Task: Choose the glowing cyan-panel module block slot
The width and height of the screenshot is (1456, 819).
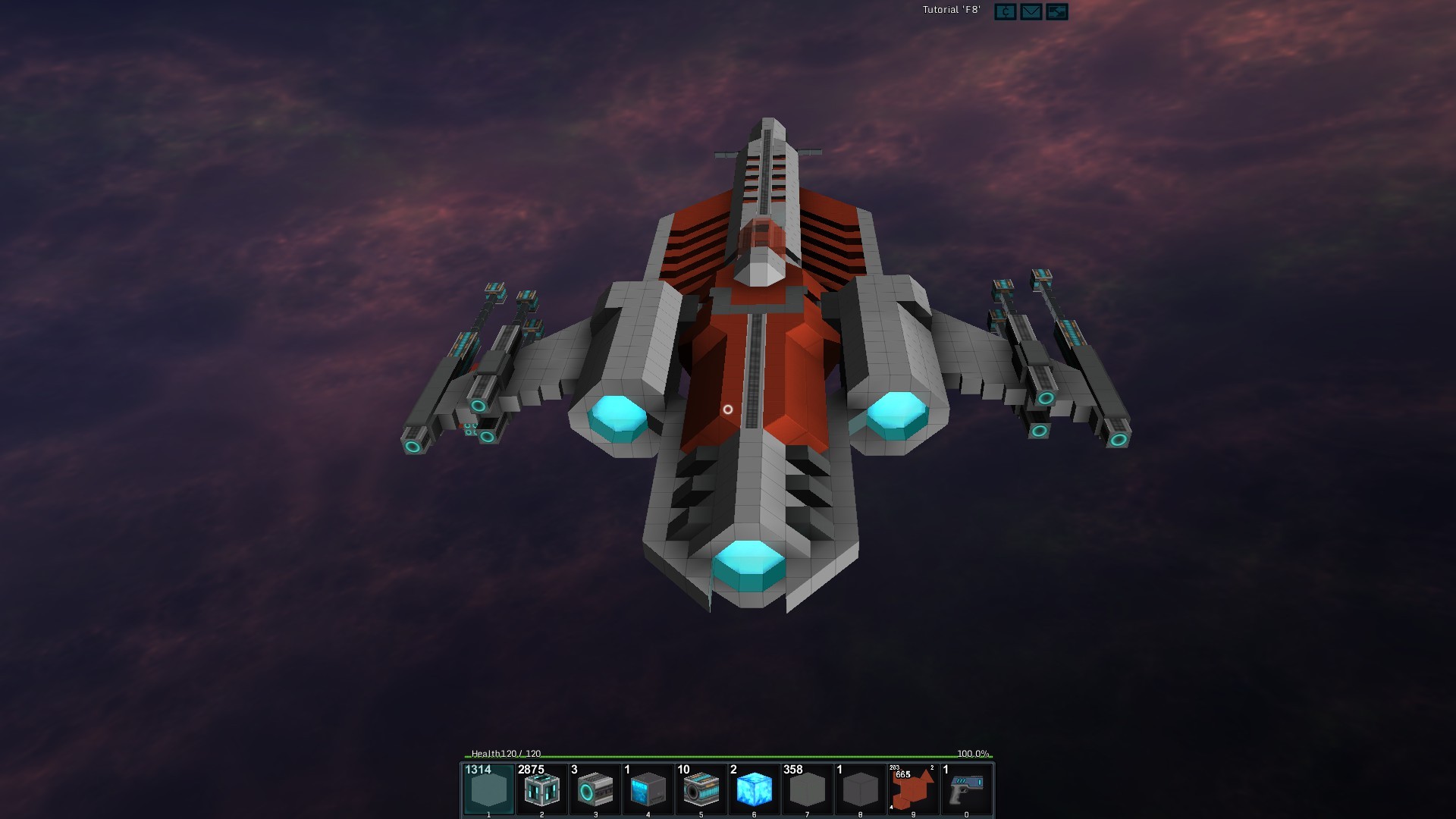Action: (x=541, y=789)
